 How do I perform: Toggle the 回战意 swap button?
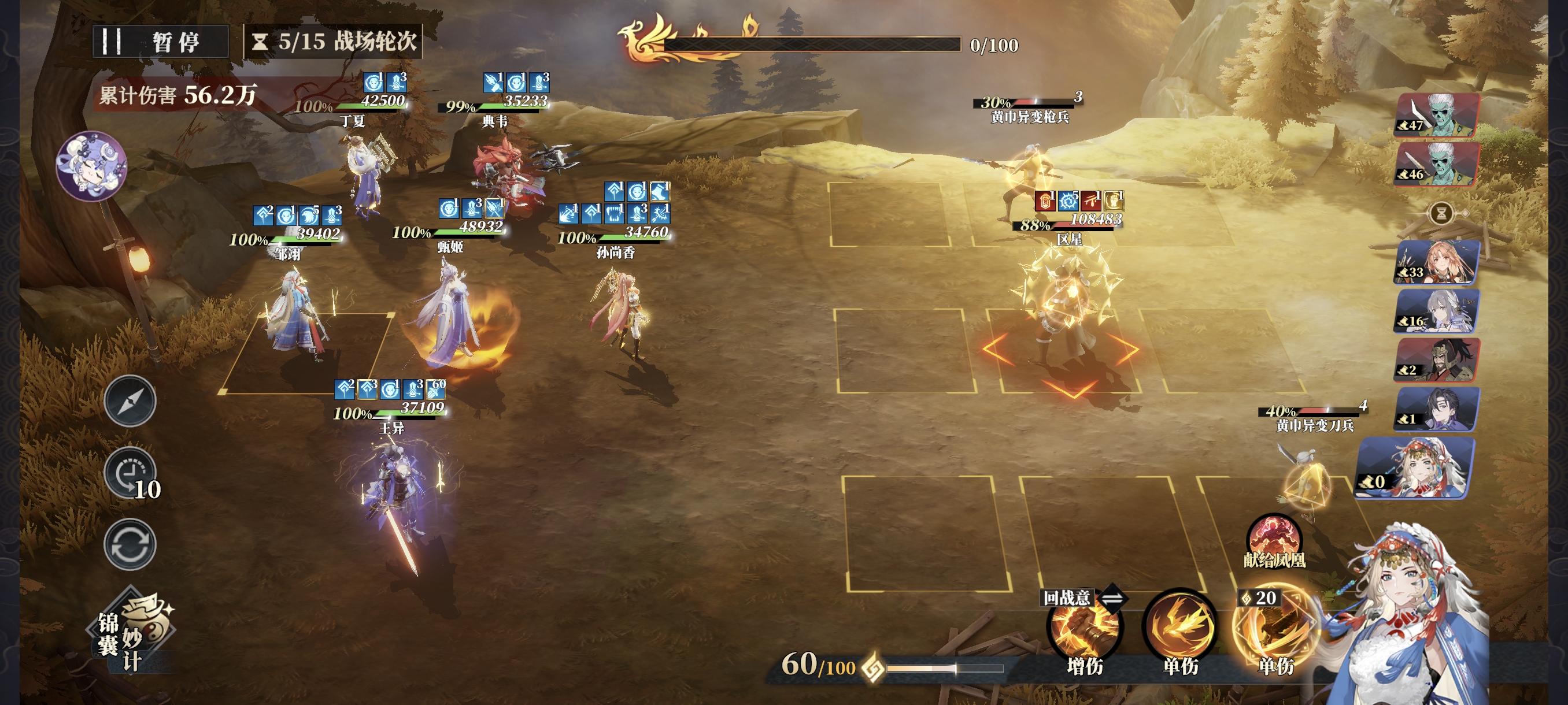[1112, 599]
